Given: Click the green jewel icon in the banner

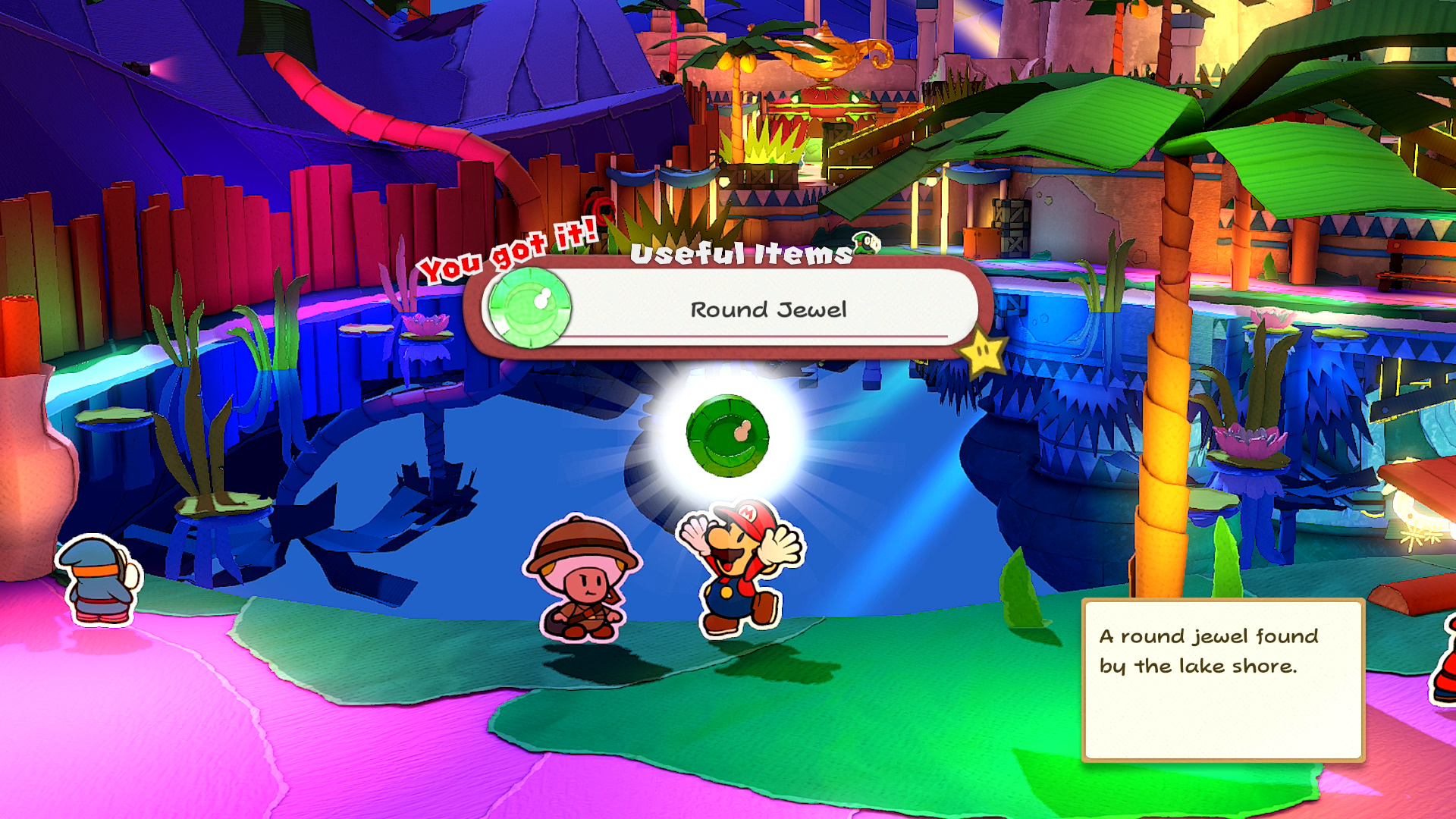Looking at the screenshot, I should coord(529,307).
